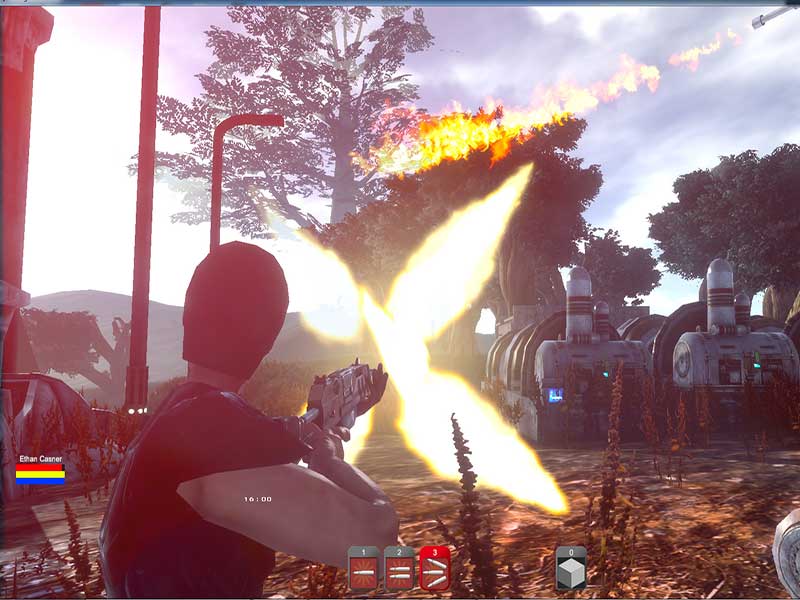The image size is (800, 600).
Task: Select the single-bullet ammo slot 1
Action: [x=363, y=569]
